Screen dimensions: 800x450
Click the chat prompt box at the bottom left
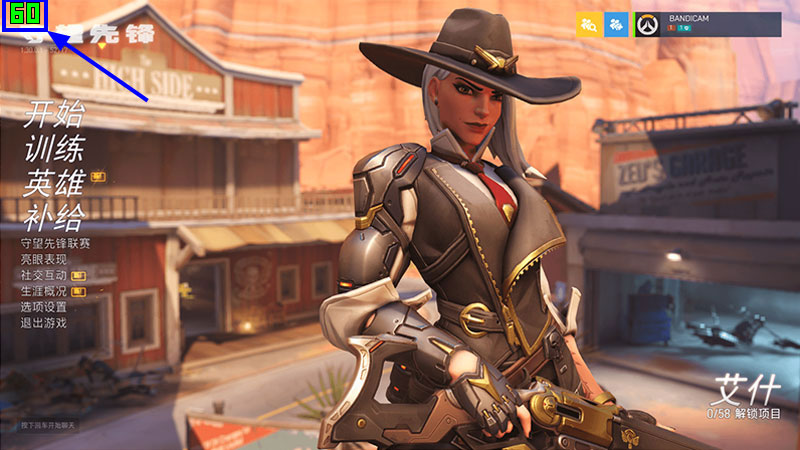(x=48, y=426)
